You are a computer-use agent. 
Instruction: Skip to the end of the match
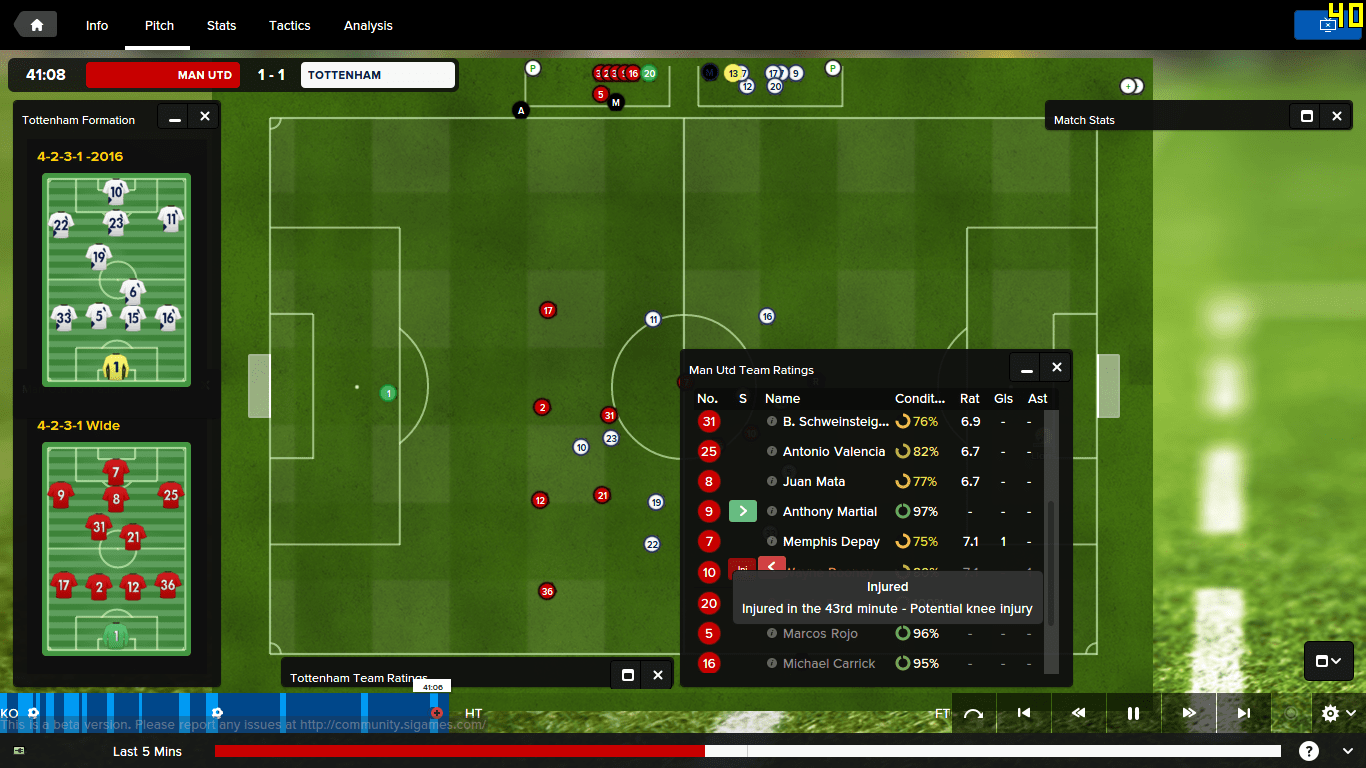click(x=1243, y=713)
